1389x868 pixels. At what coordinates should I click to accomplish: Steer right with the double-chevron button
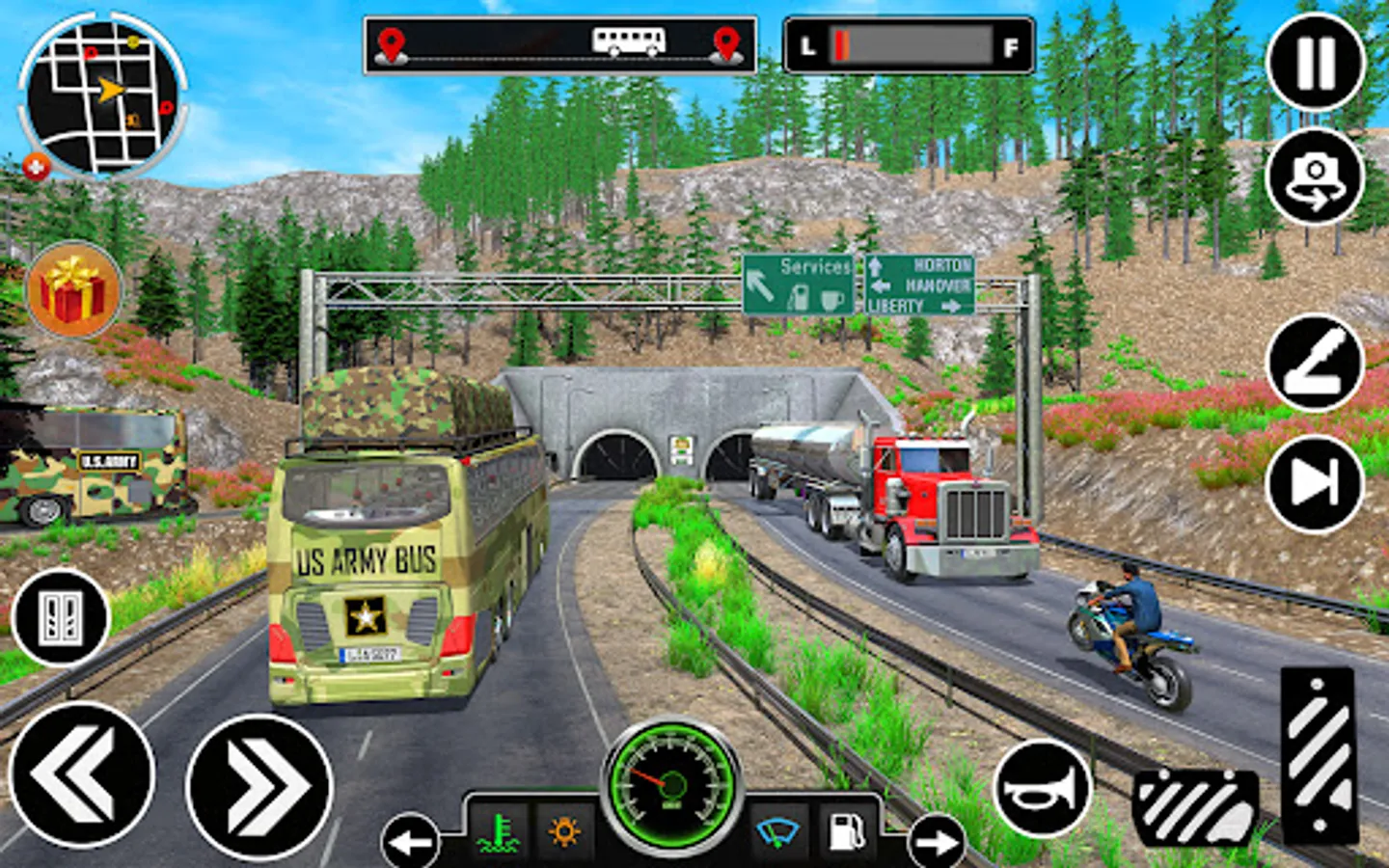click(259, 786)
